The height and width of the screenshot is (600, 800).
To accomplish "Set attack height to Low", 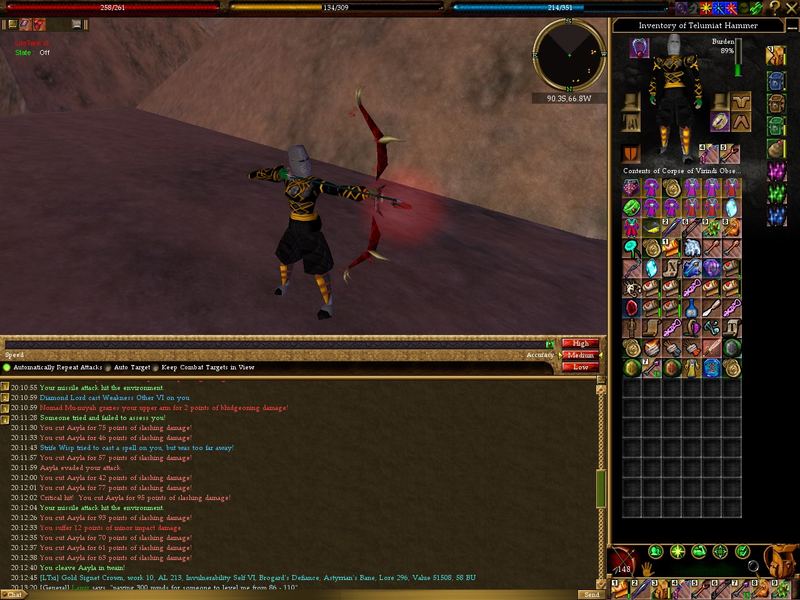I will tap(580, 367).
